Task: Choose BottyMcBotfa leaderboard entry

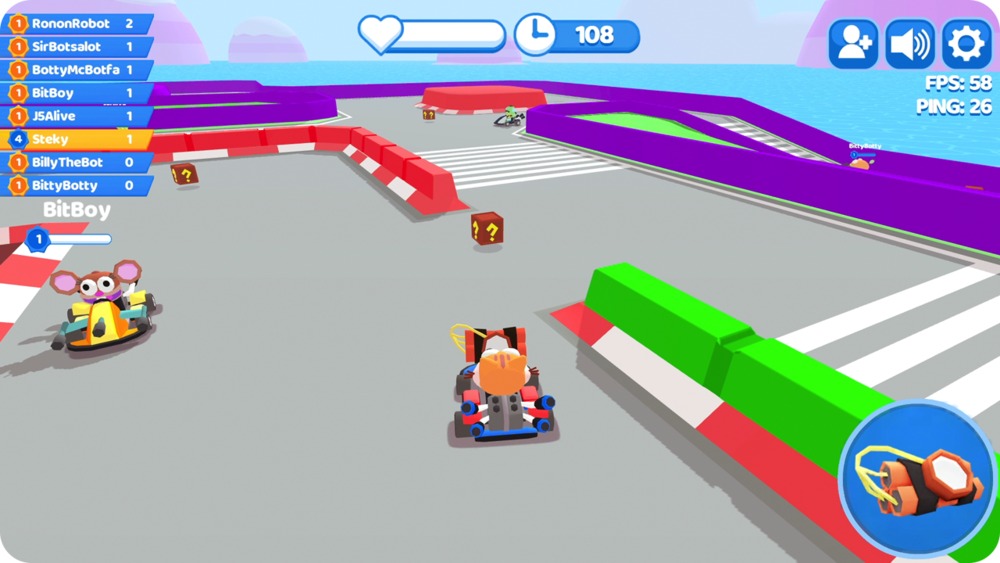Action: click(77, 70)
